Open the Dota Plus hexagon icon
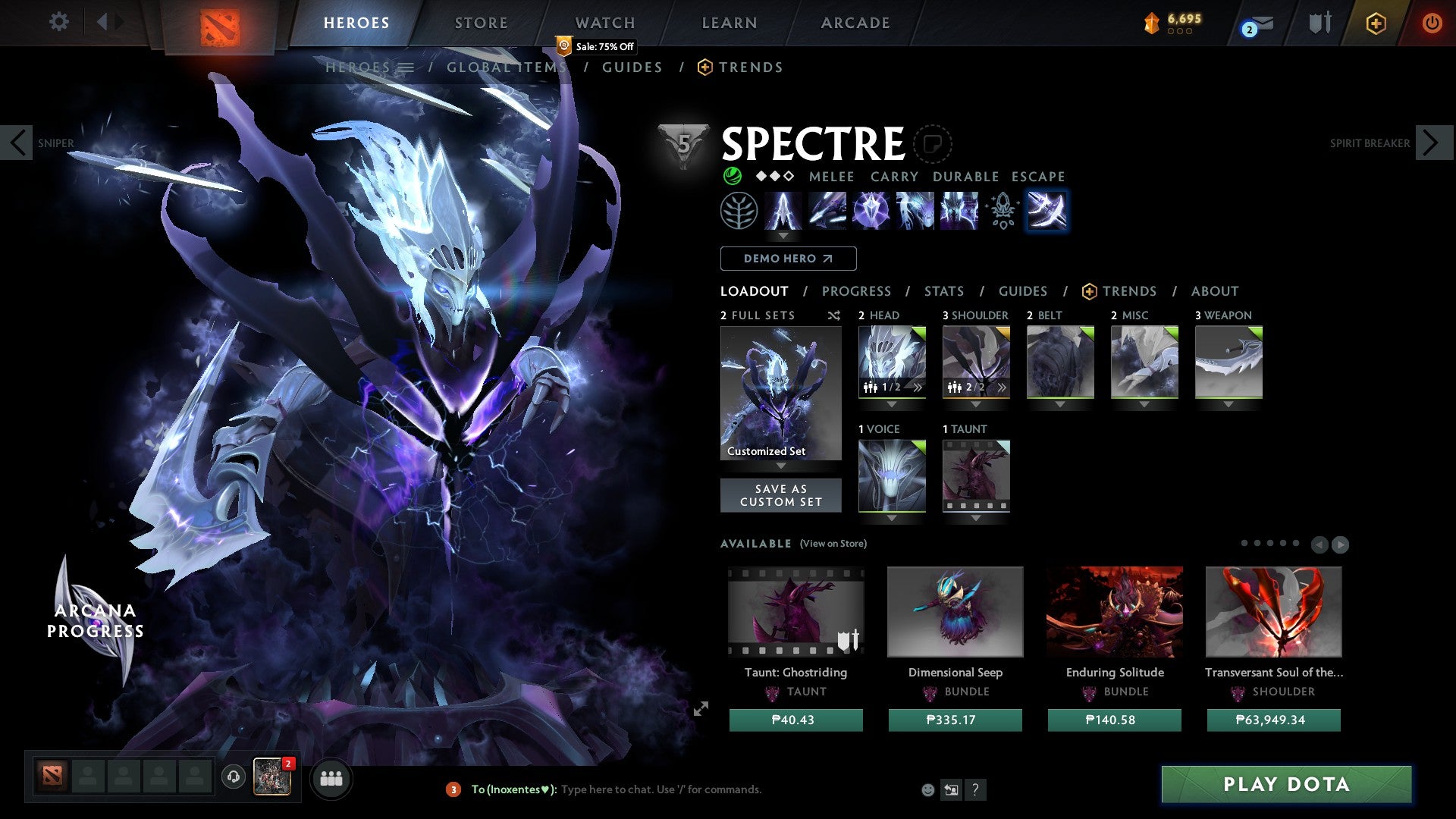Image resolution: width=1456 pixels, height=819 pixels. (x=1376, y=24)
